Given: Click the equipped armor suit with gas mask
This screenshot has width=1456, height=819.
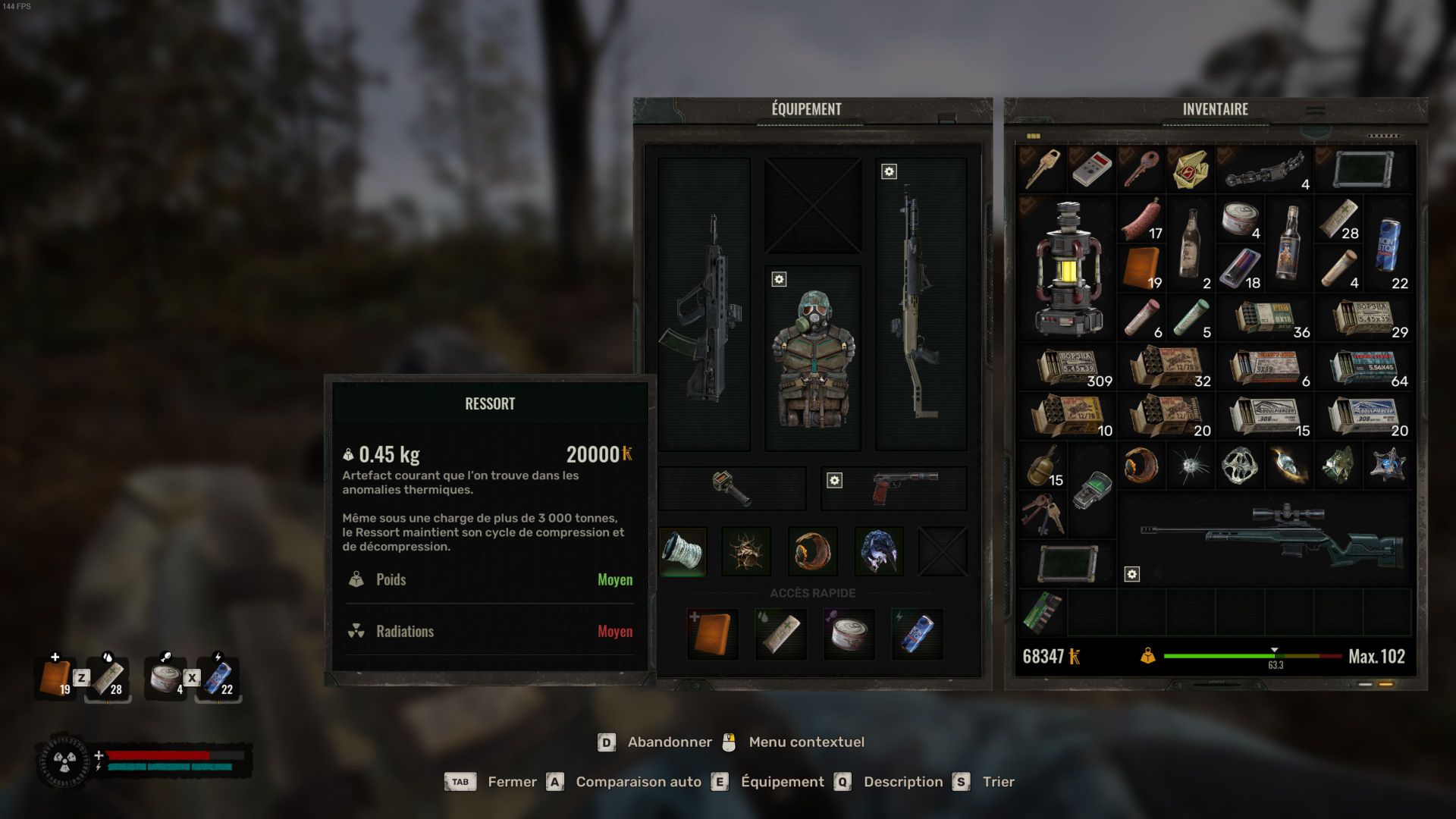Looking at the screenshot, I should (813, 358).
